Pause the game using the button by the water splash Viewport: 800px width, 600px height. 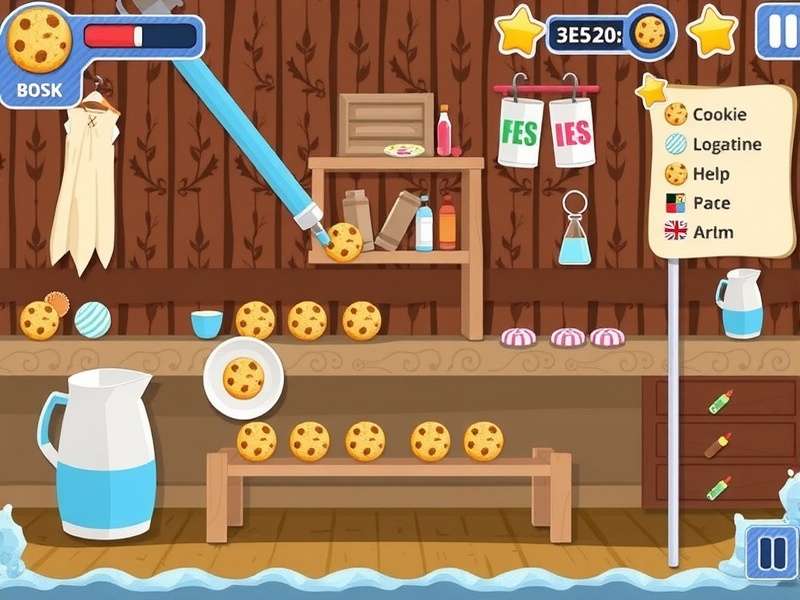770,552
